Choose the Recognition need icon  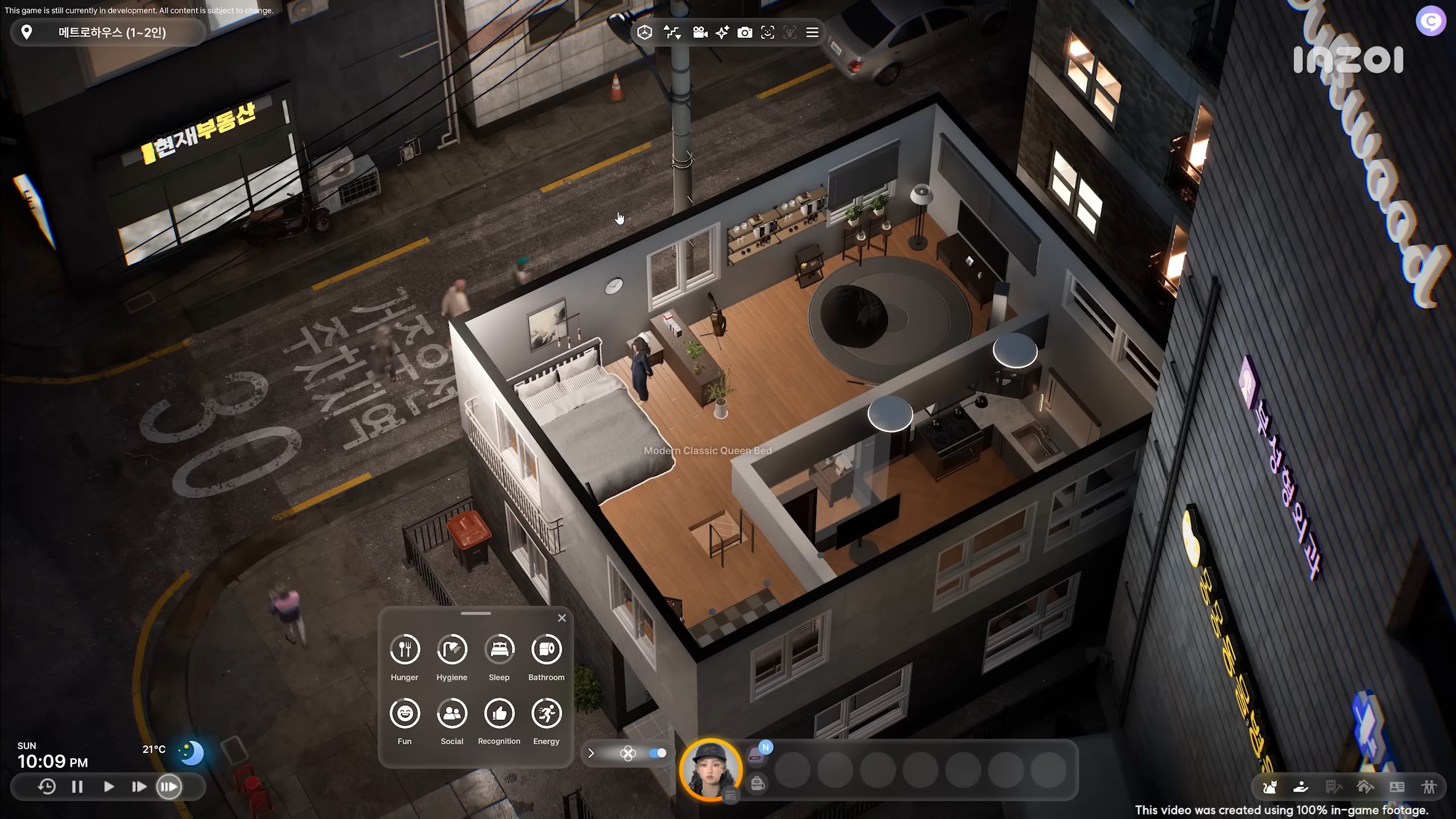click(499, 713)
